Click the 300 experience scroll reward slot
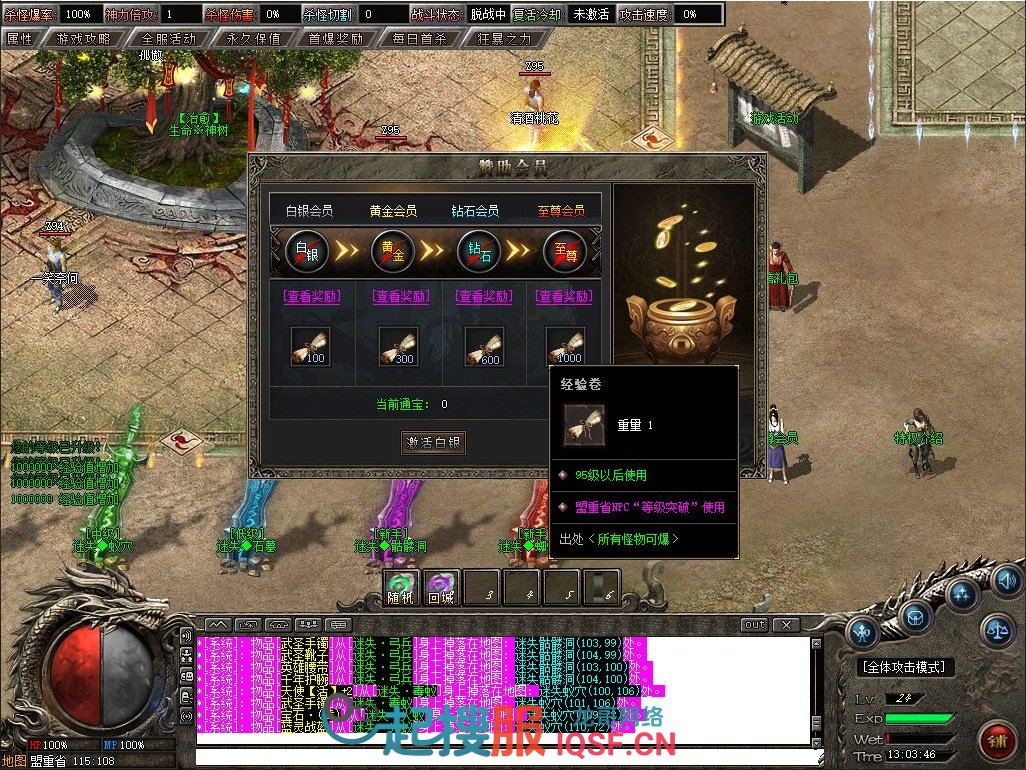Screen dimensions: 1026x770 [397, 346]
